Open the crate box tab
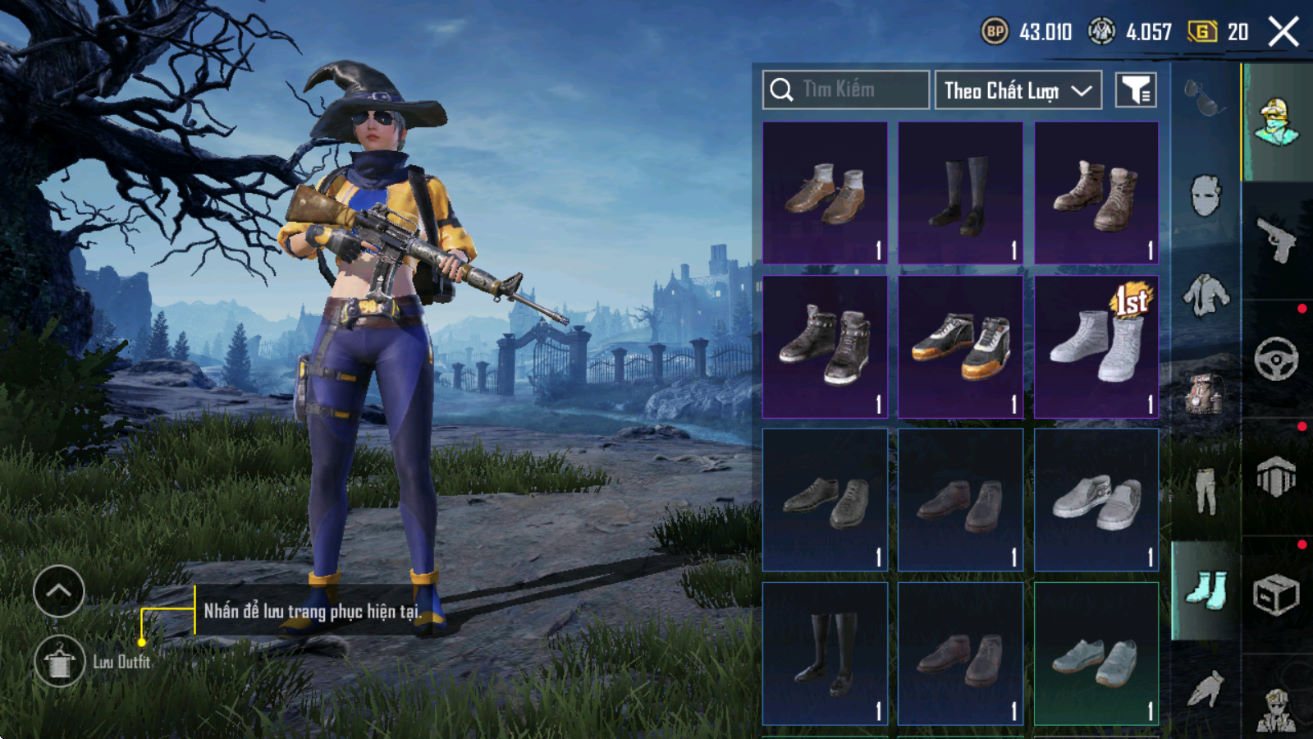This screenshot has width=1313, height=739. tap(1276, 594)
